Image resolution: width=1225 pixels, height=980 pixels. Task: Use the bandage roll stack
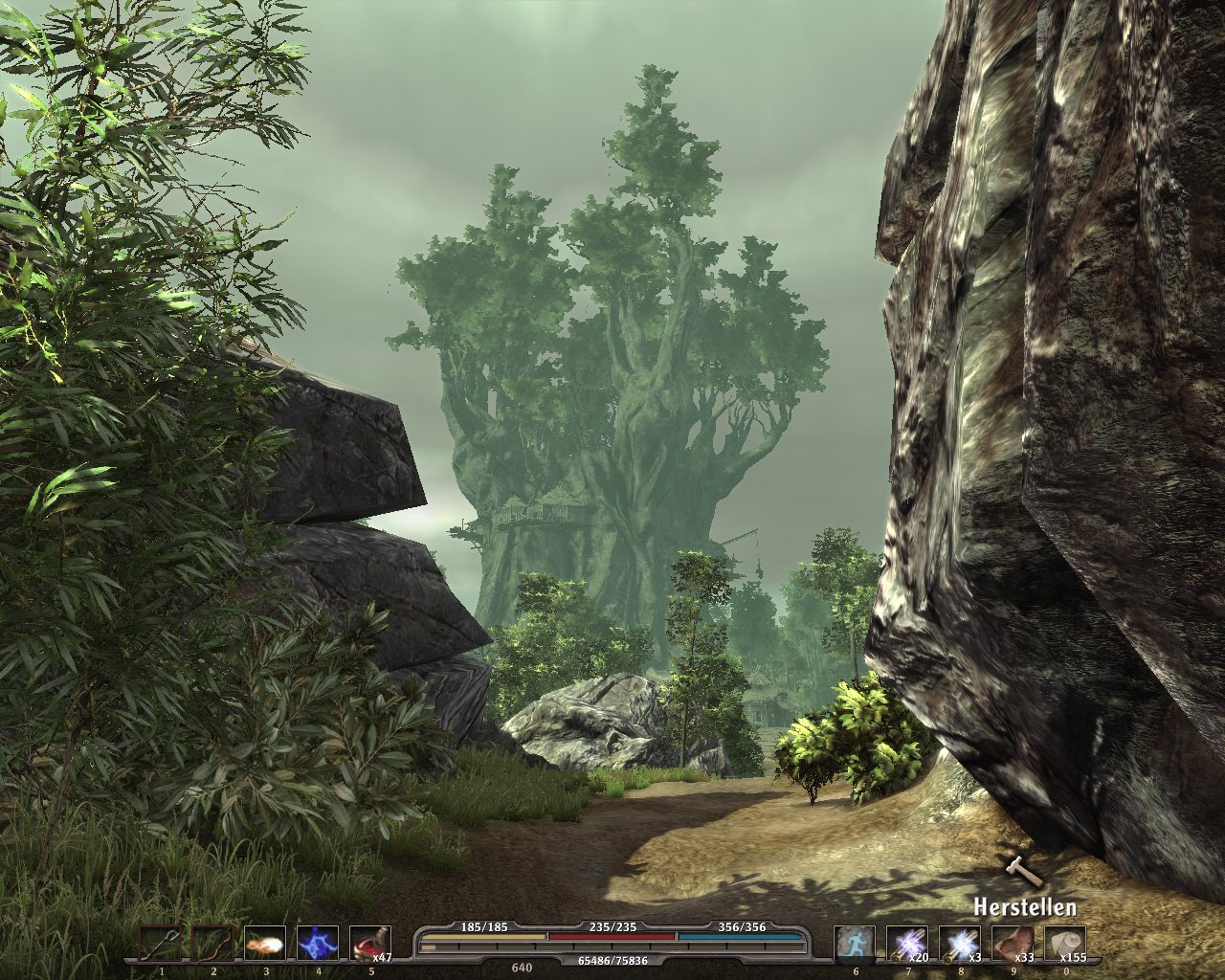[1065, 944]
